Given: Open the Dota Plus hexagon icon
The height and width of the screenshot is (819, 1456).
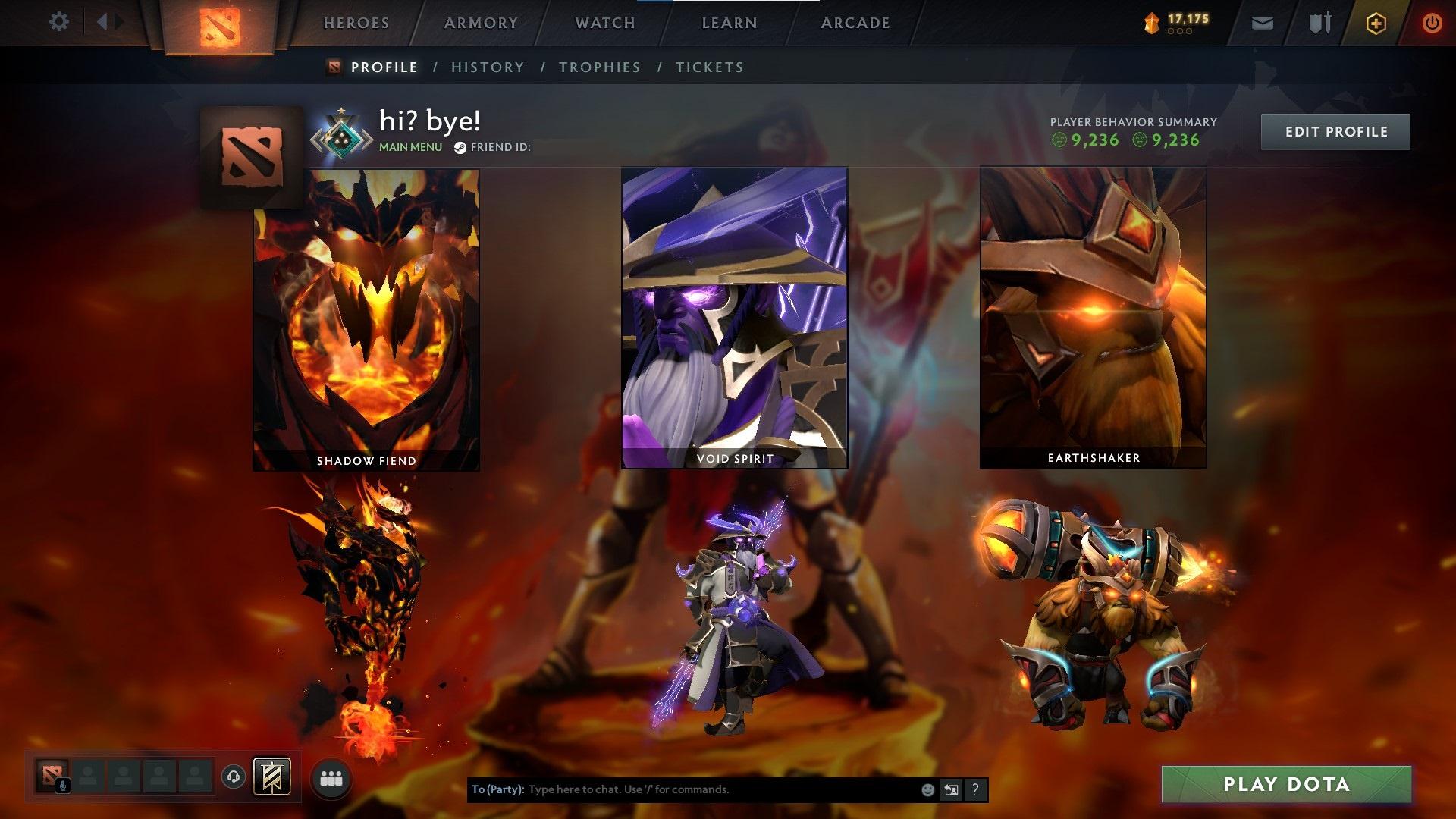Looking at the screenshot, I should (1376, 23).
